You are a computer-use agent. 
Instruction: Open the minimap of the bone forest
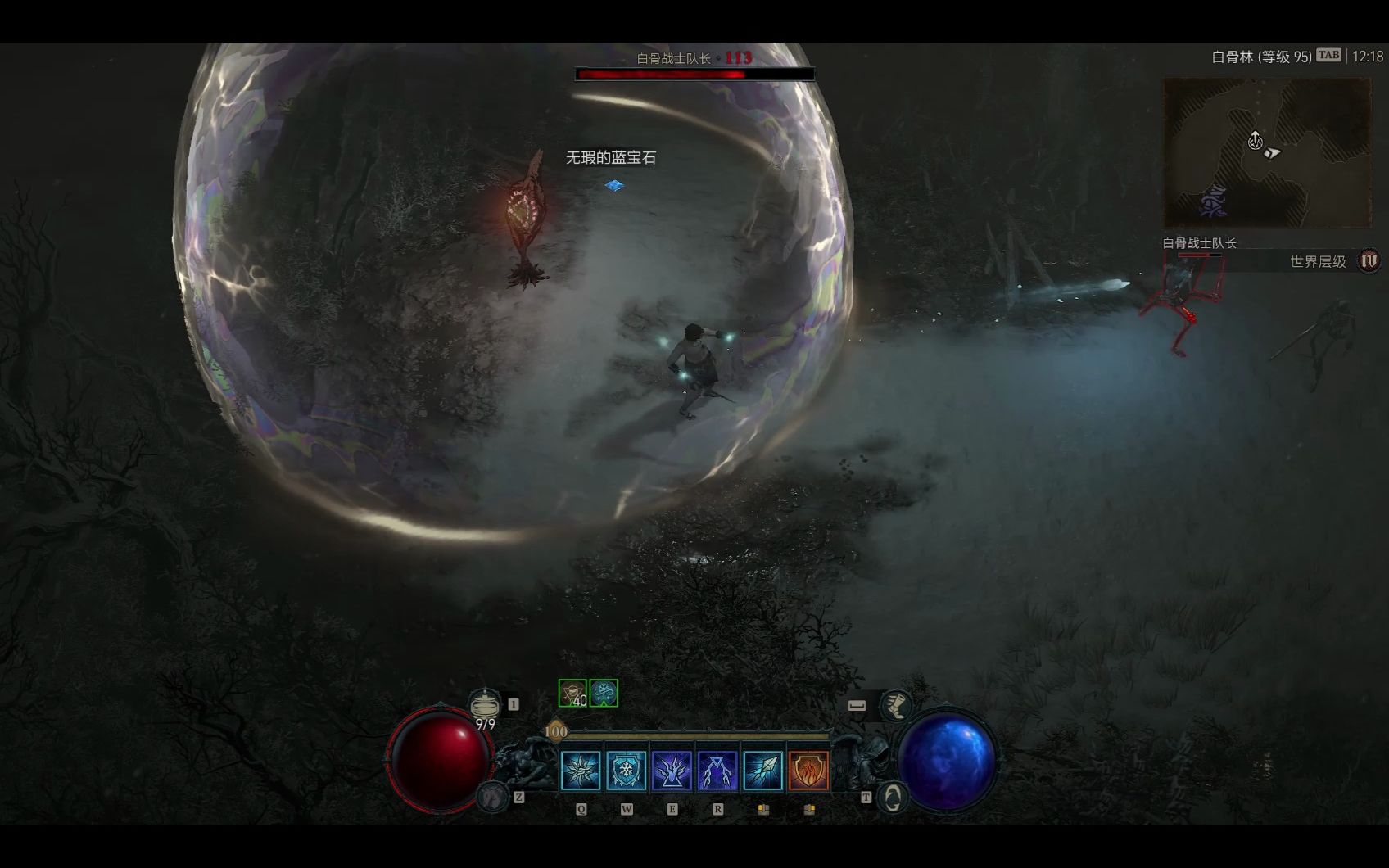click(1267, 152)
